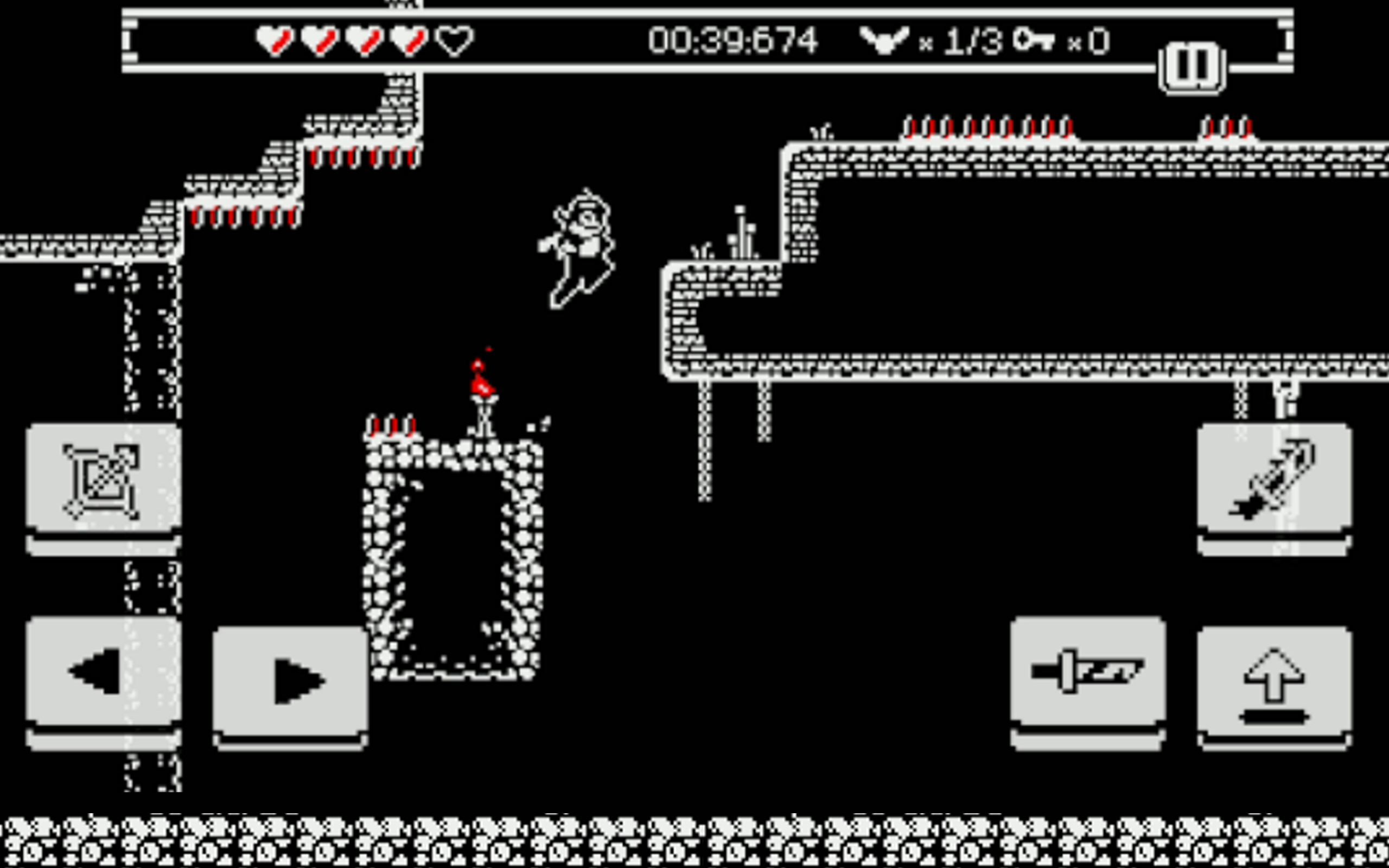Tap the empty fifth heart slot
This screenshot has width=1389, height=868.
pyautogui.click(x=451, y=40)
